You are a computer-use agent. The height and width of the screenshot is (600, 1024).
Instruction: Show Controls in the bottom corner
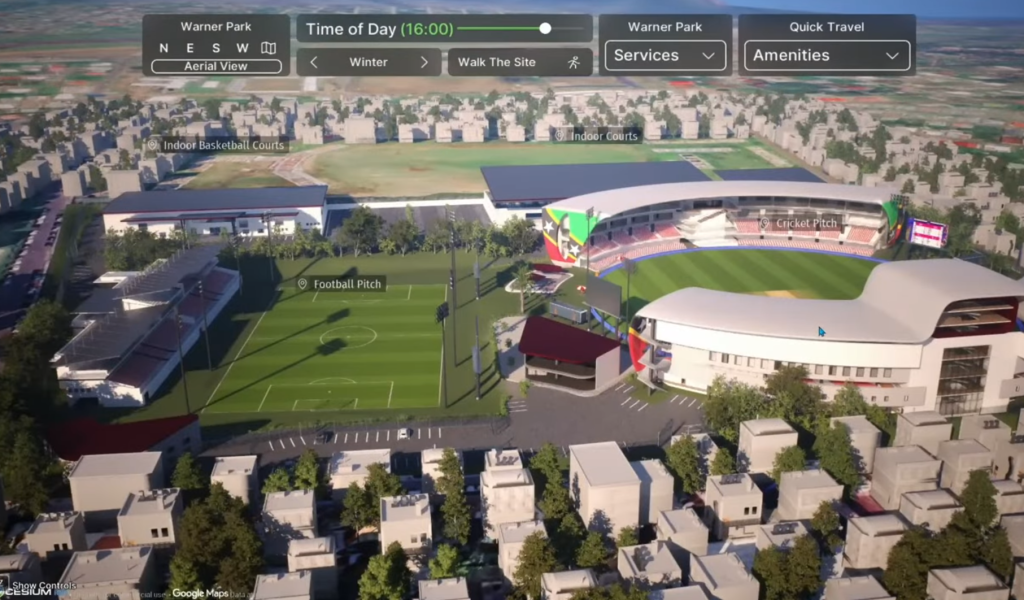[43, 586]
